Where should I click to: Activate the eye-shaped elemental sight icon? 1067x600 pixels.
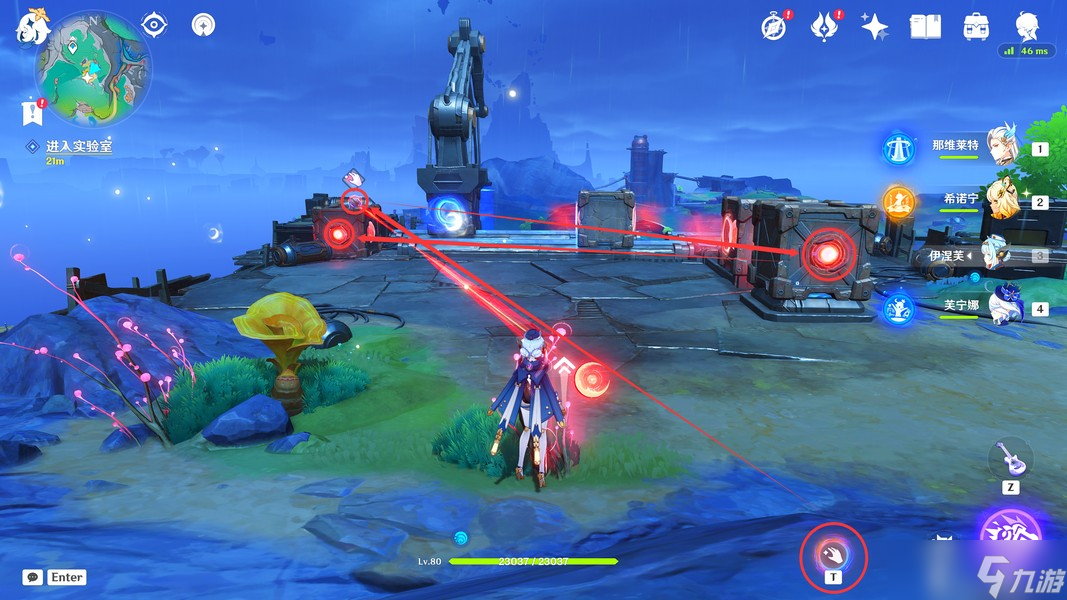[x=155, y=24]
